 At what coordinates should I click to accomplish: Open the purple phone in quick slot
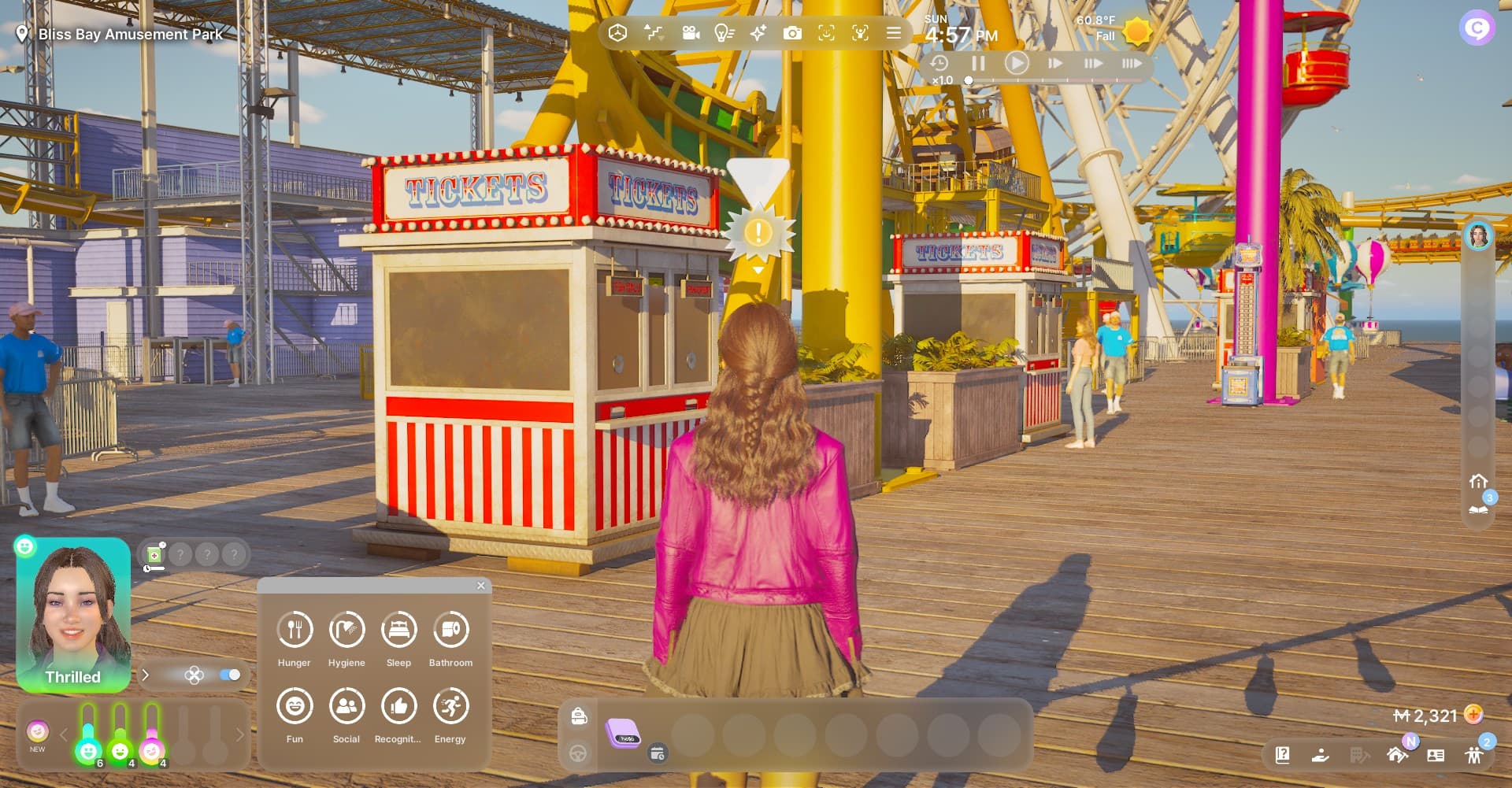click(623, 734)
